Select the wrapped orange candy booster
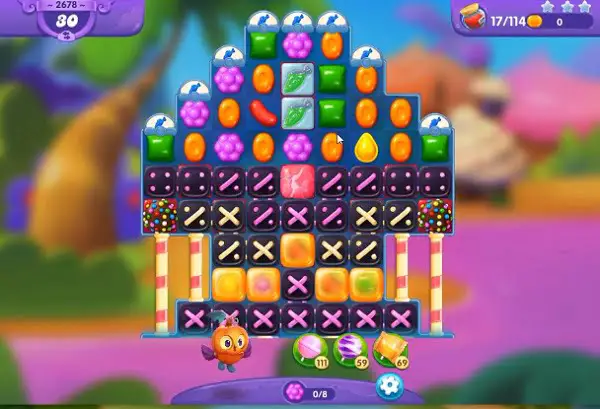Screen dimensions: 600x409 pos(387,350)
